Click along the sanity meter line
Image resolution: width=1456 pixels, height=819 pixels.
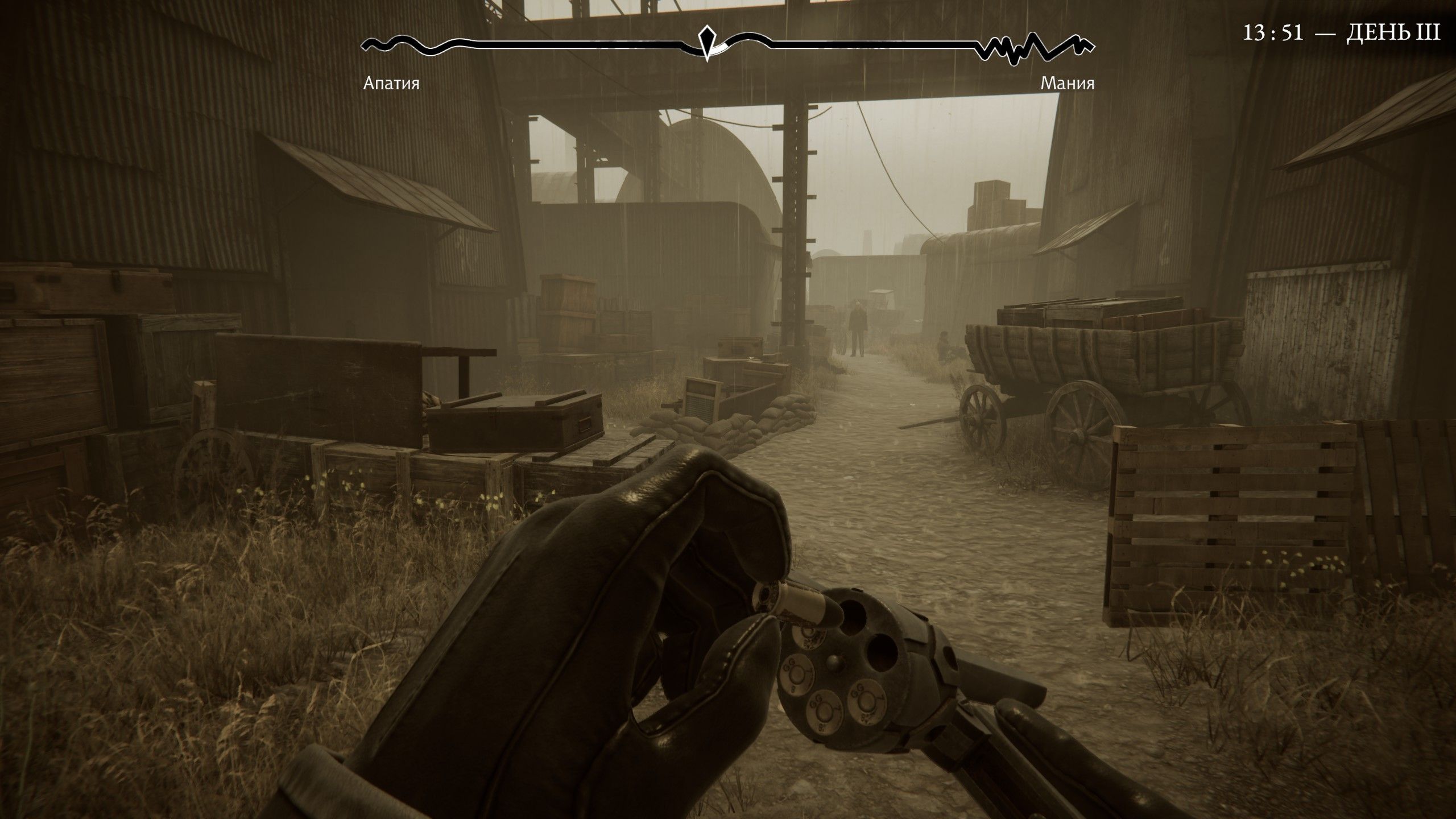569,44
